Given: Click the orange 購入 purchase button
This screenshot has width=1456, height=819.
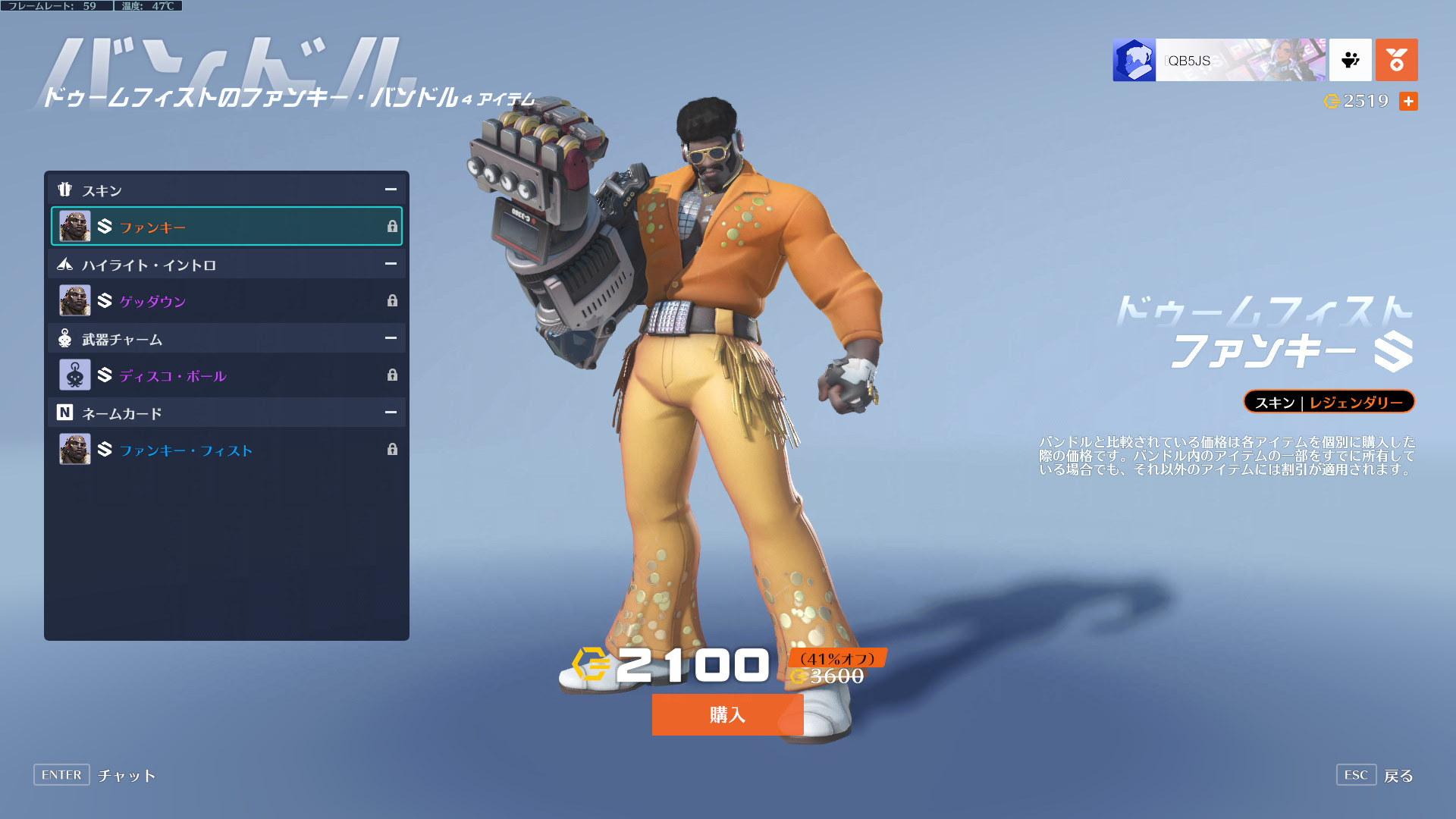Looking at the screenshot, I should [x=727, y=714].
